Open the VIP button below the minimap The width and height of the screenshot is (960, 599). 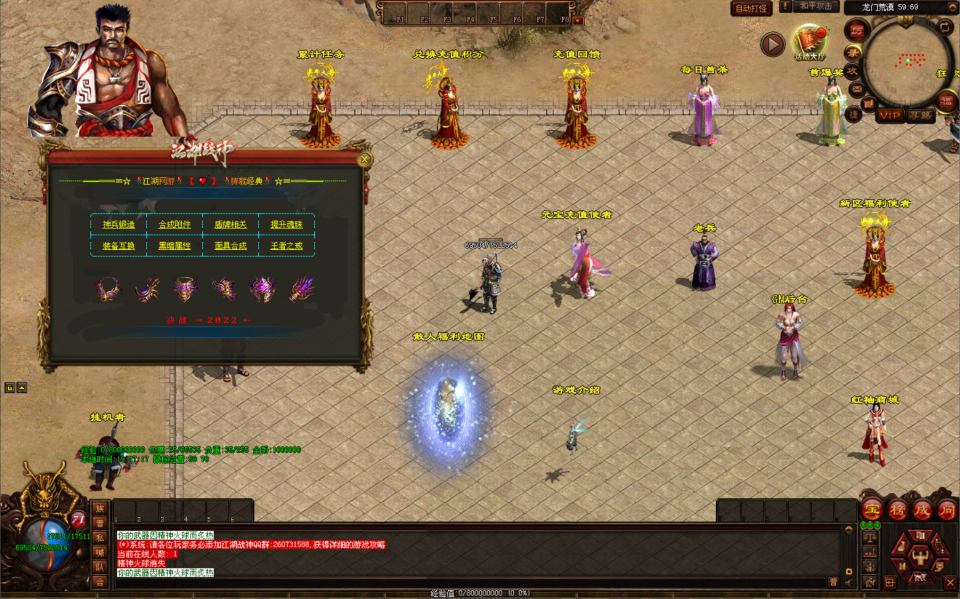coord(889,115)
